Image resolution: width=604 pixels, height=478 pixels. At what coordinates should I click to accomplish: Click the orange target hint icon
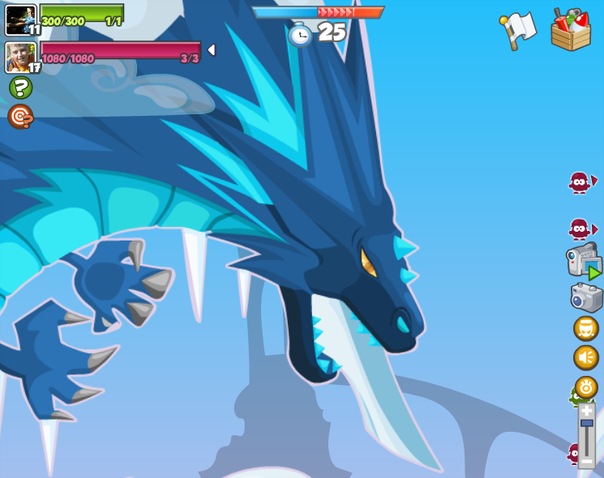[20, 117]
